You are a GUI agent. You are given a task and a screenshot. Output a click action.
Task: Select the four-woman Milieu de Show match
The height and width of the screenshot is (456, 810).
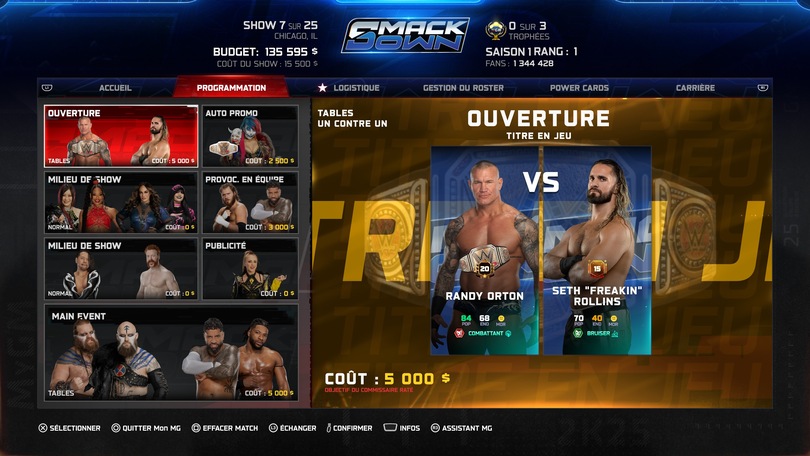point(122,203)
